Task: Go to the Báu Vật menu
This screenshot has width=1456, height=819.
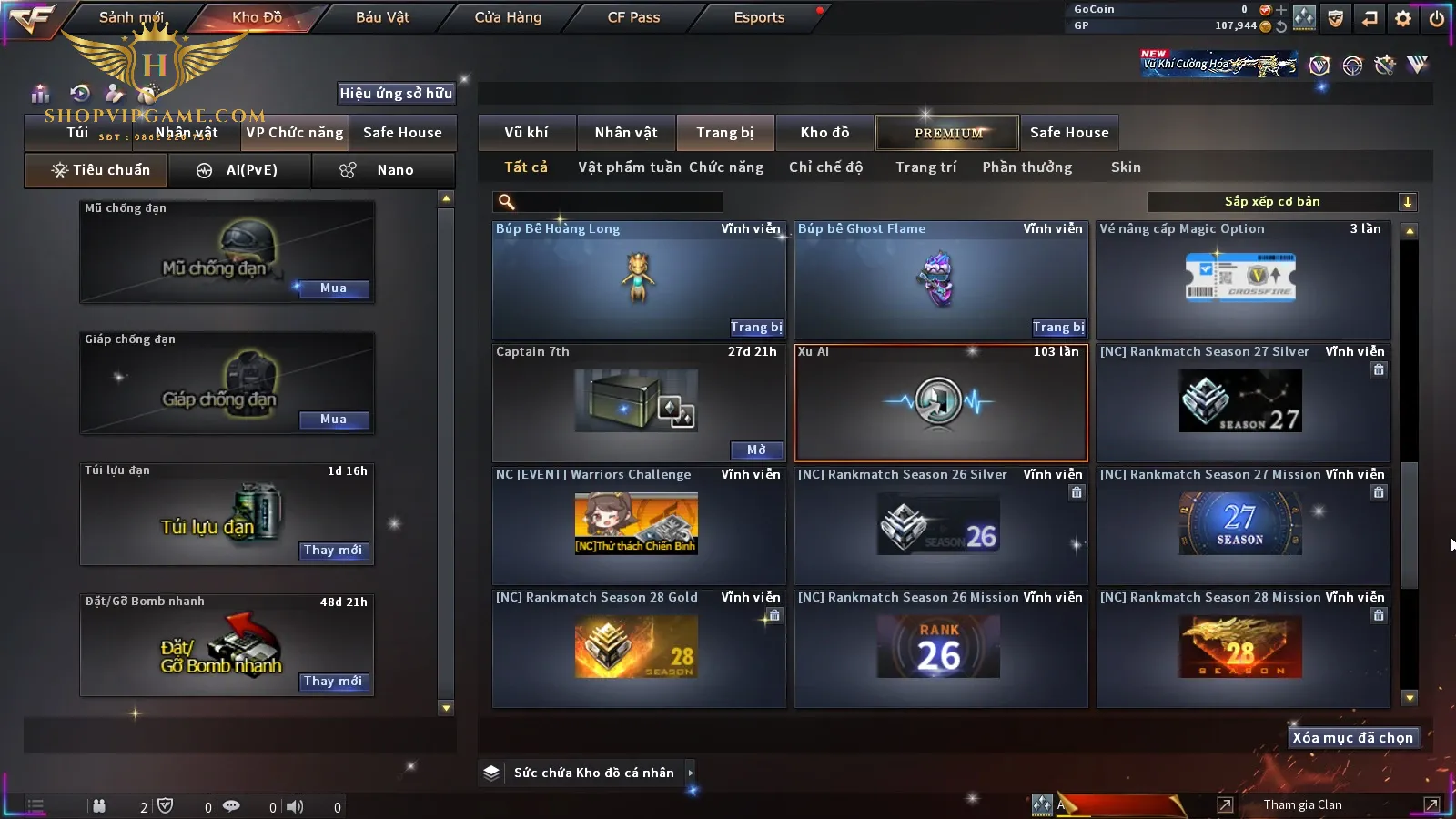Action: tap(382, 17)
